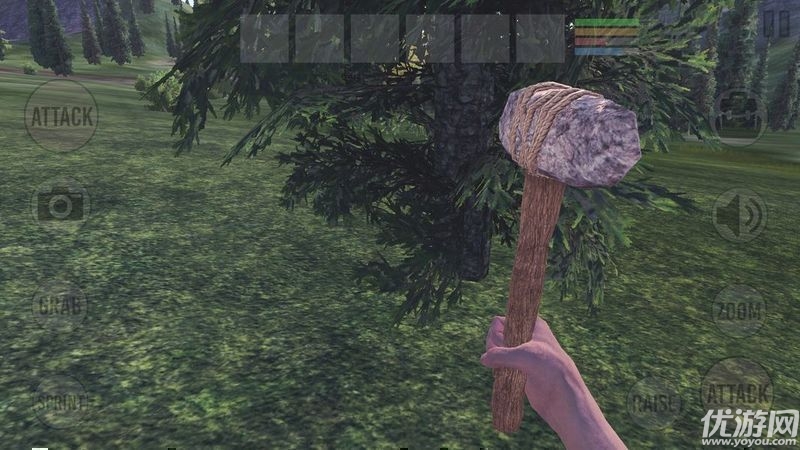The height and width of the screenshot is (450, 800).
Task: Tap the GRAB button
Action: [x=59, y=305]
